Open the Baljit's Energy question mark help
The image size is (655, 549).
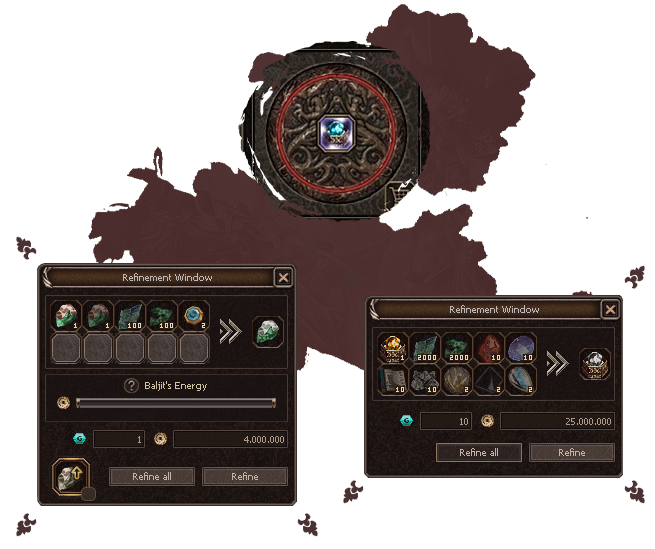click(130, 386)
